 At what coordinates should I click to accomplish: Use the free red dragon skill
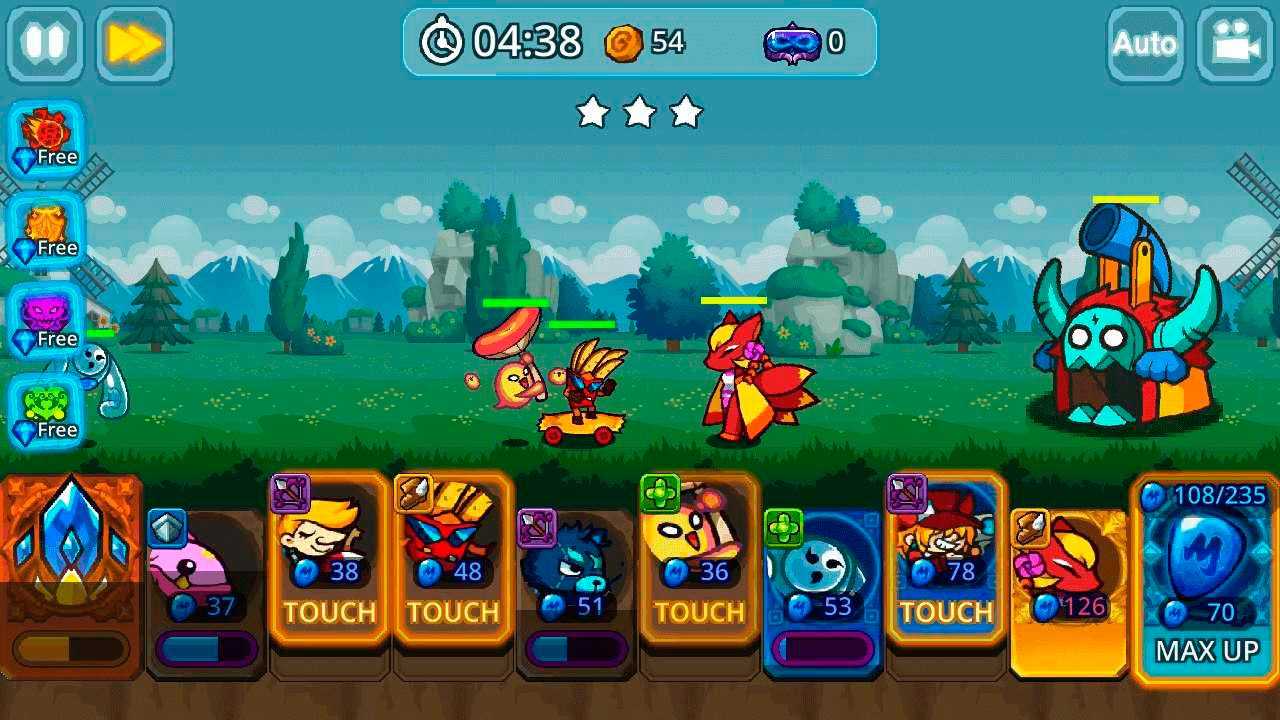point(46,139)
